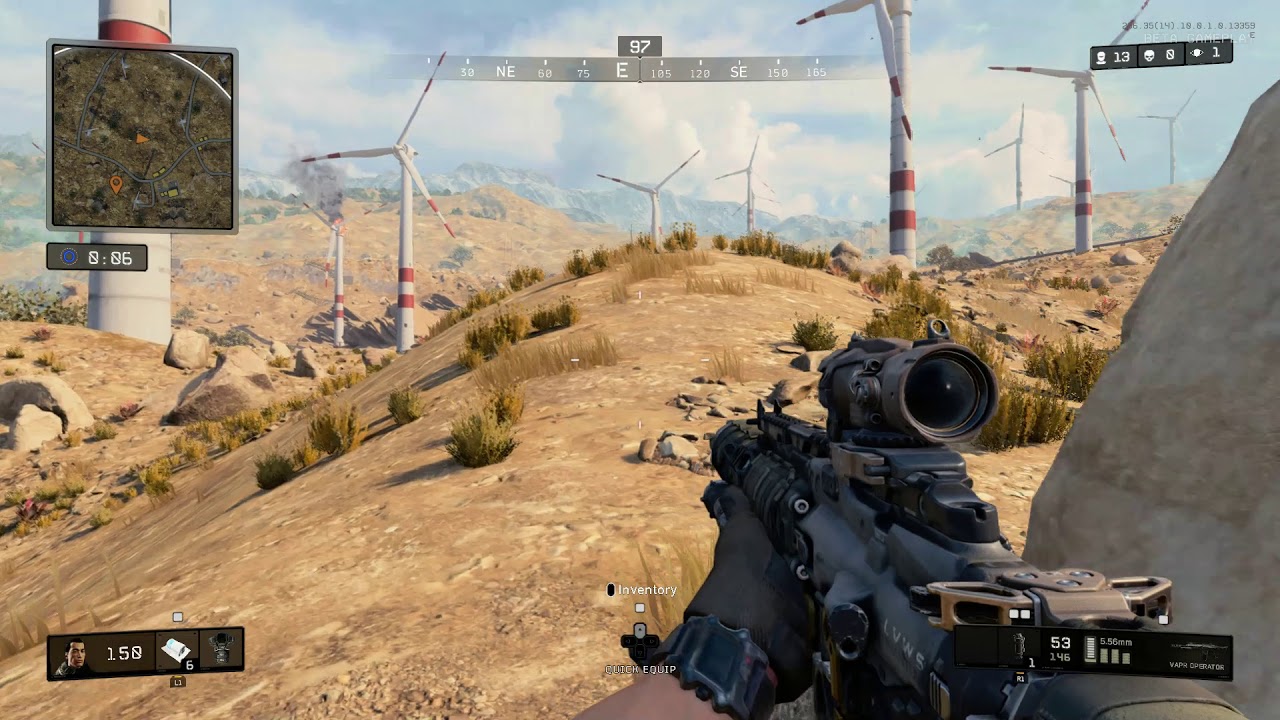
Task: Open the Inventory label prompt
Action: (646, 590)
